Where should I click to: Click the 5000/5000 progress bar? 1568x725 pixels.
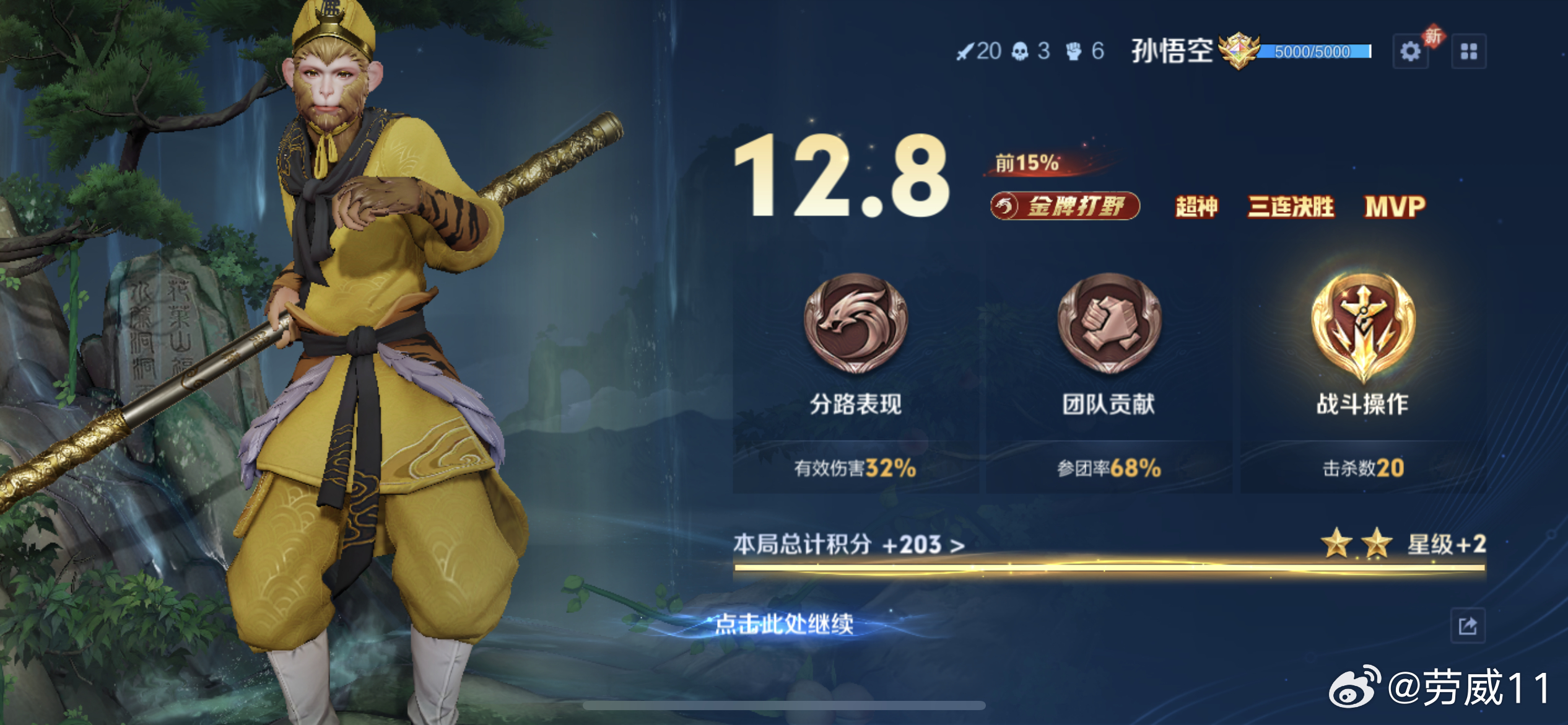coord(1313,53)
